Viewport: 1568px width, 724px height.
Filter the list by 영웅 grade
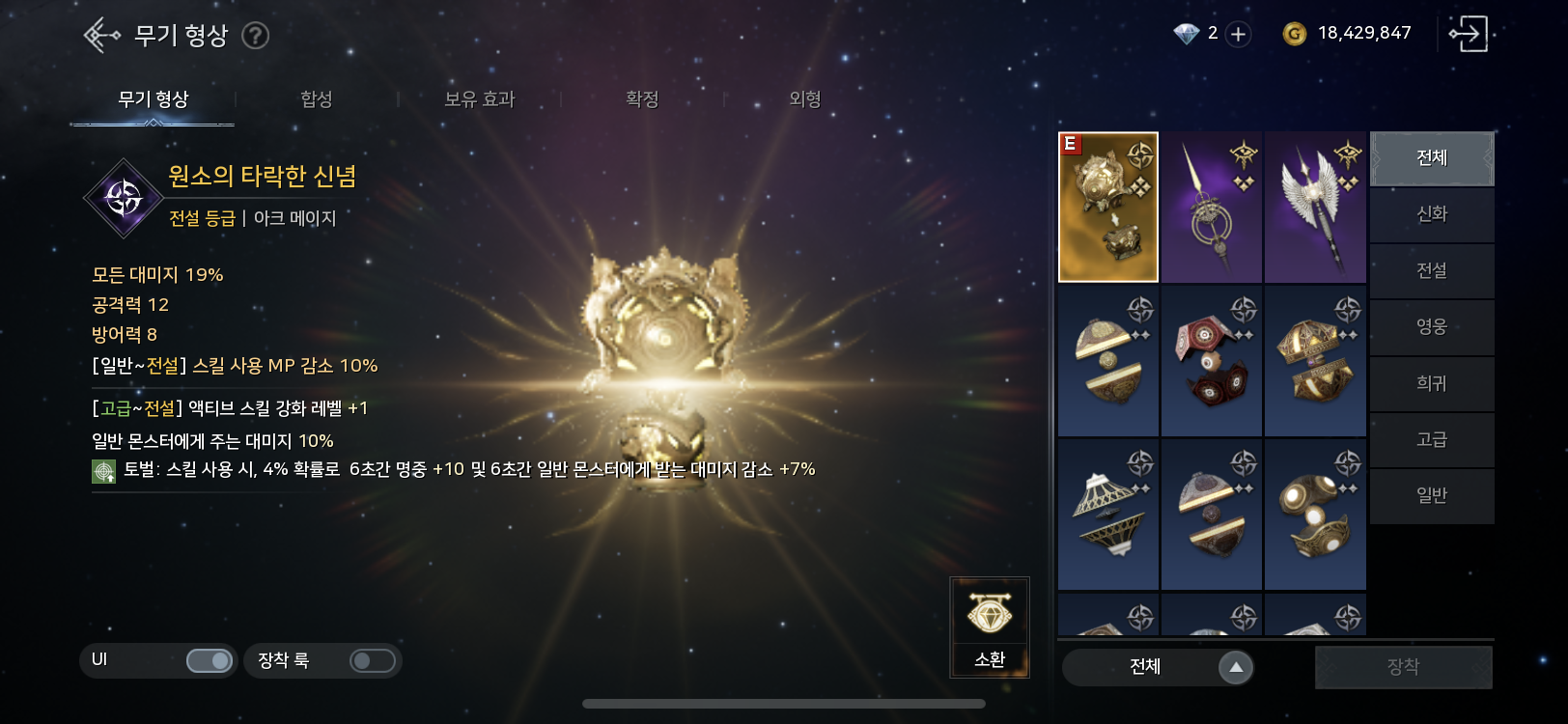click(x=1432, y=327)
